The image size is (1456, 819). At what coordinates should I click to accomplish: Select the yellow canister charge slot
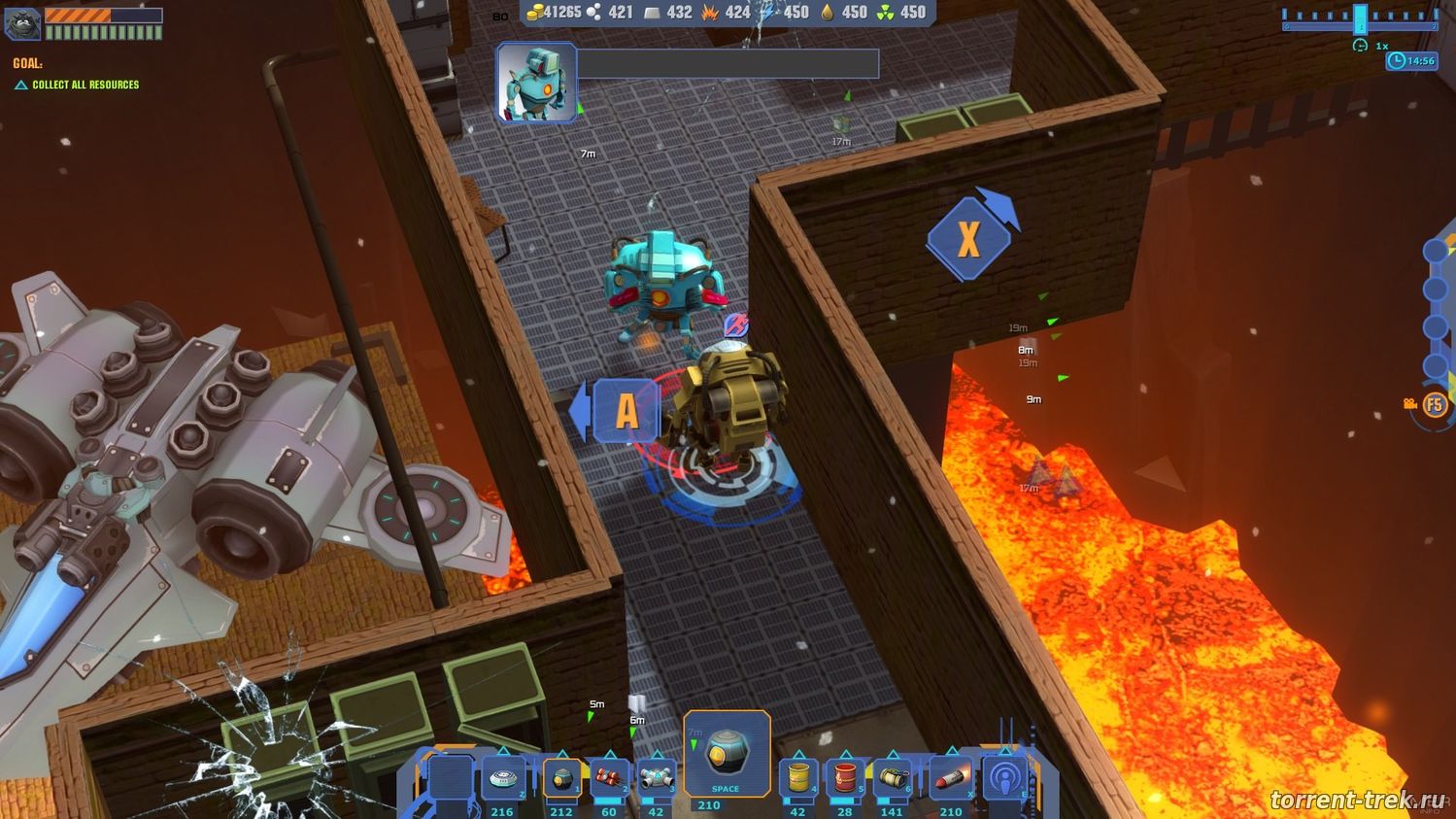tap(892, 779)
